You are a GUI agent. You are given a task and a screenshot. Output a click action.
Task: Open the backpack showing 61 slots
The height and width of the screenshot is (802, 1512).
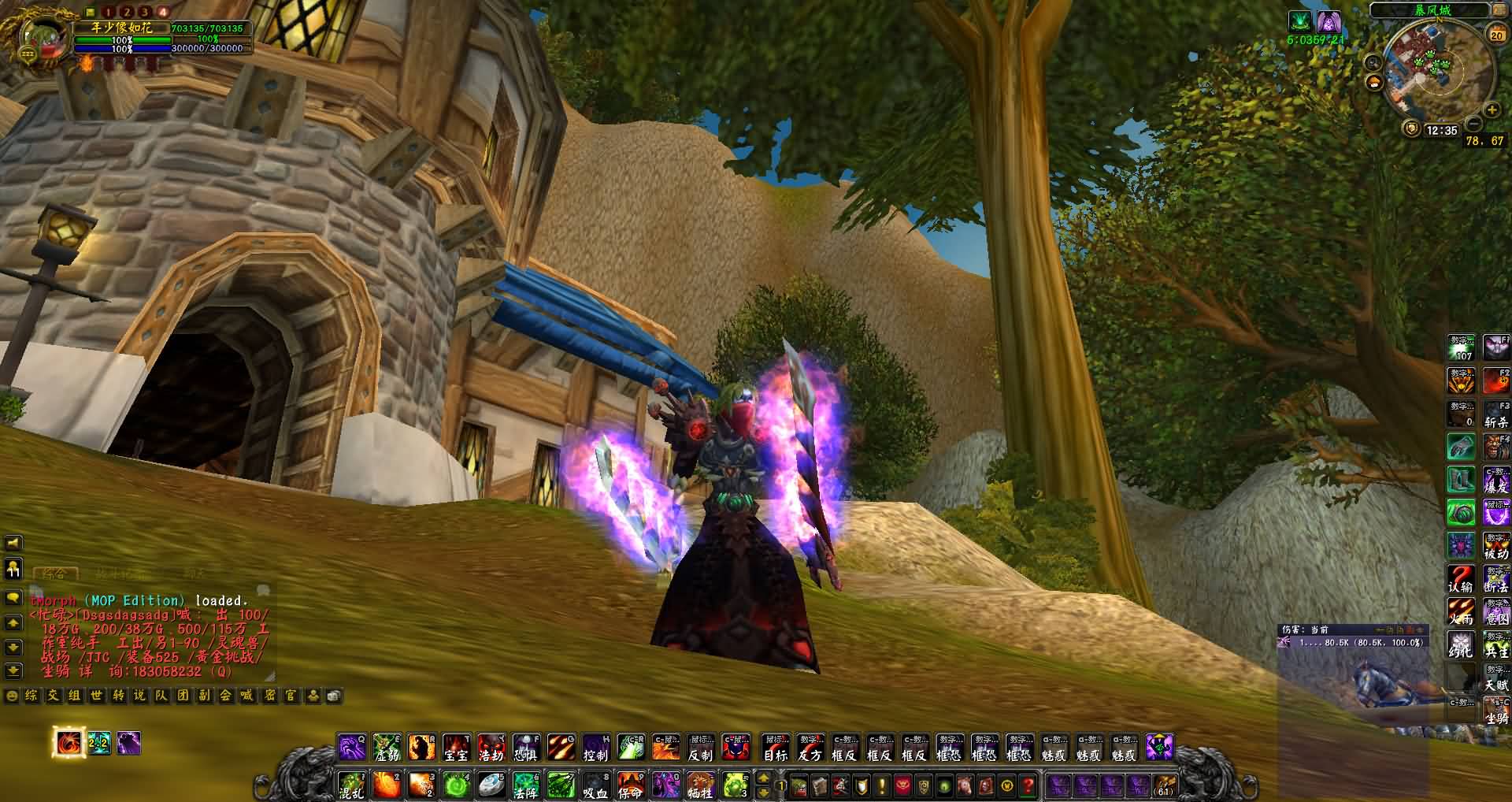(1164, 785)
